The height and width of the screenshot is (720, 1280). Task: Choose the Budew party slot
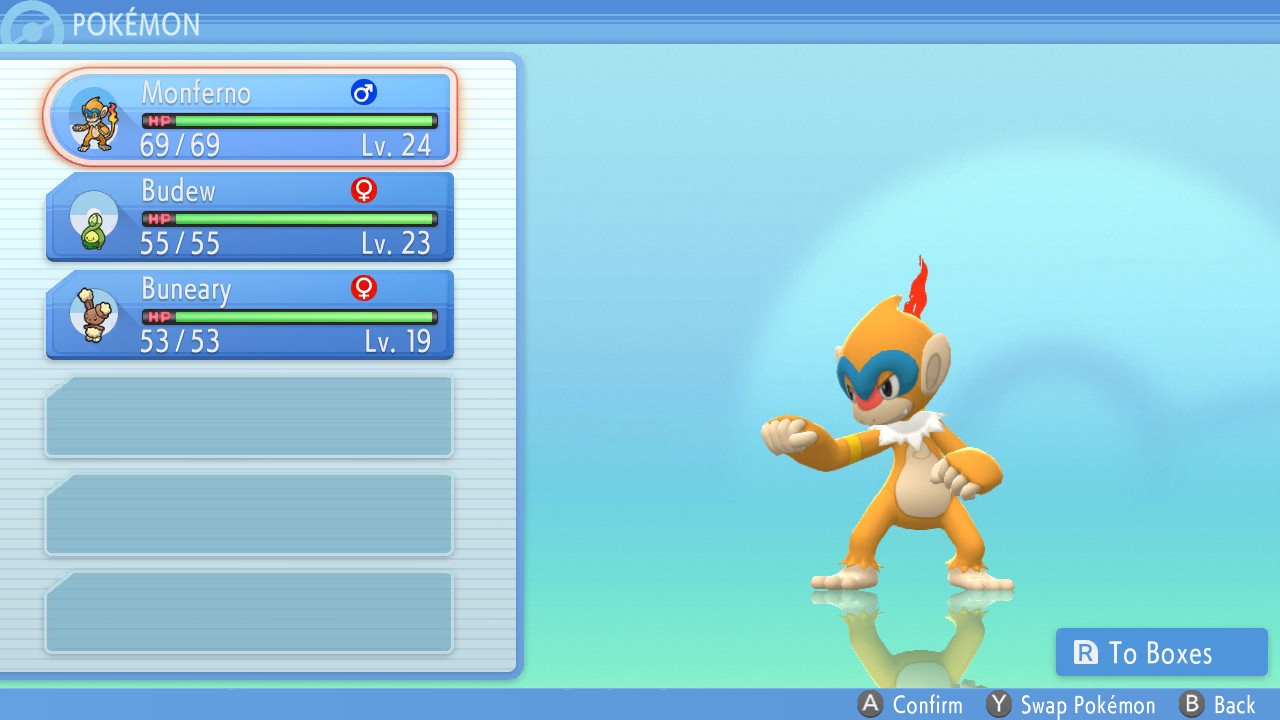[x=250, y=216]
